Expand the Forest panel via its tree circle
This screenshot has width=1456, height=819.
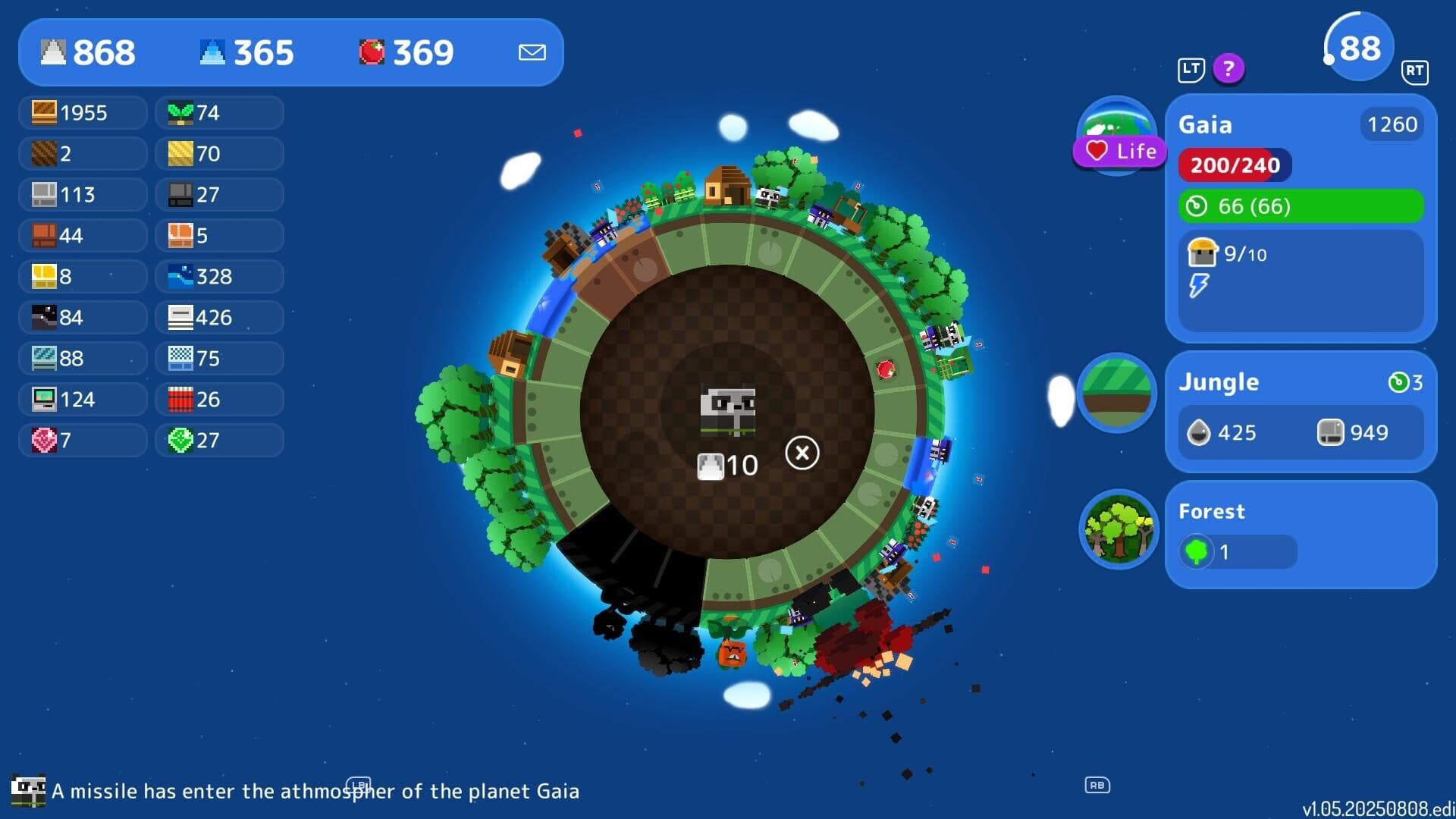(1118, 529)
